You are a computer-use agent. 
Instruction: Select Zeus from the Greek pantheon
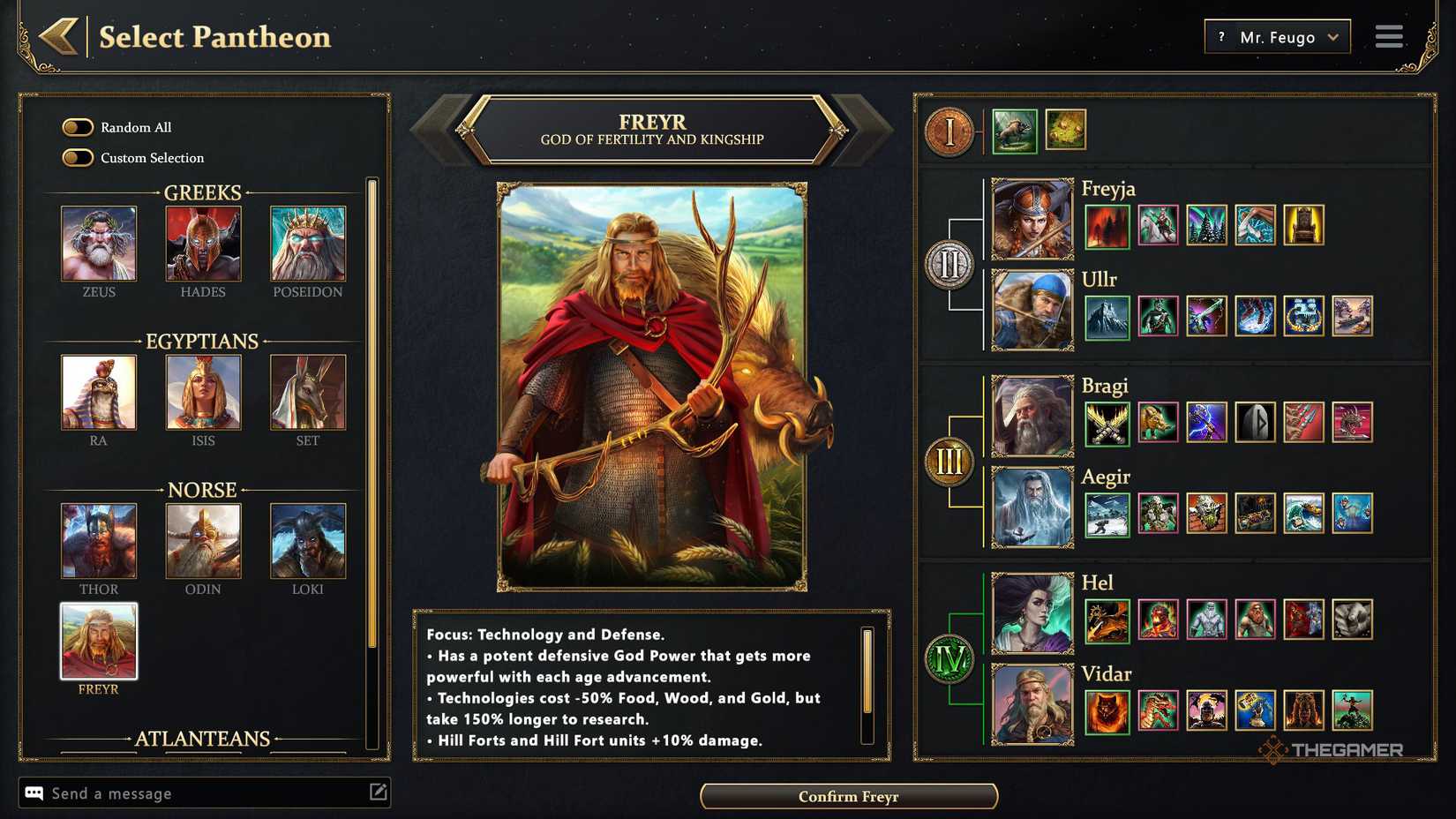[x=98, y=244]
